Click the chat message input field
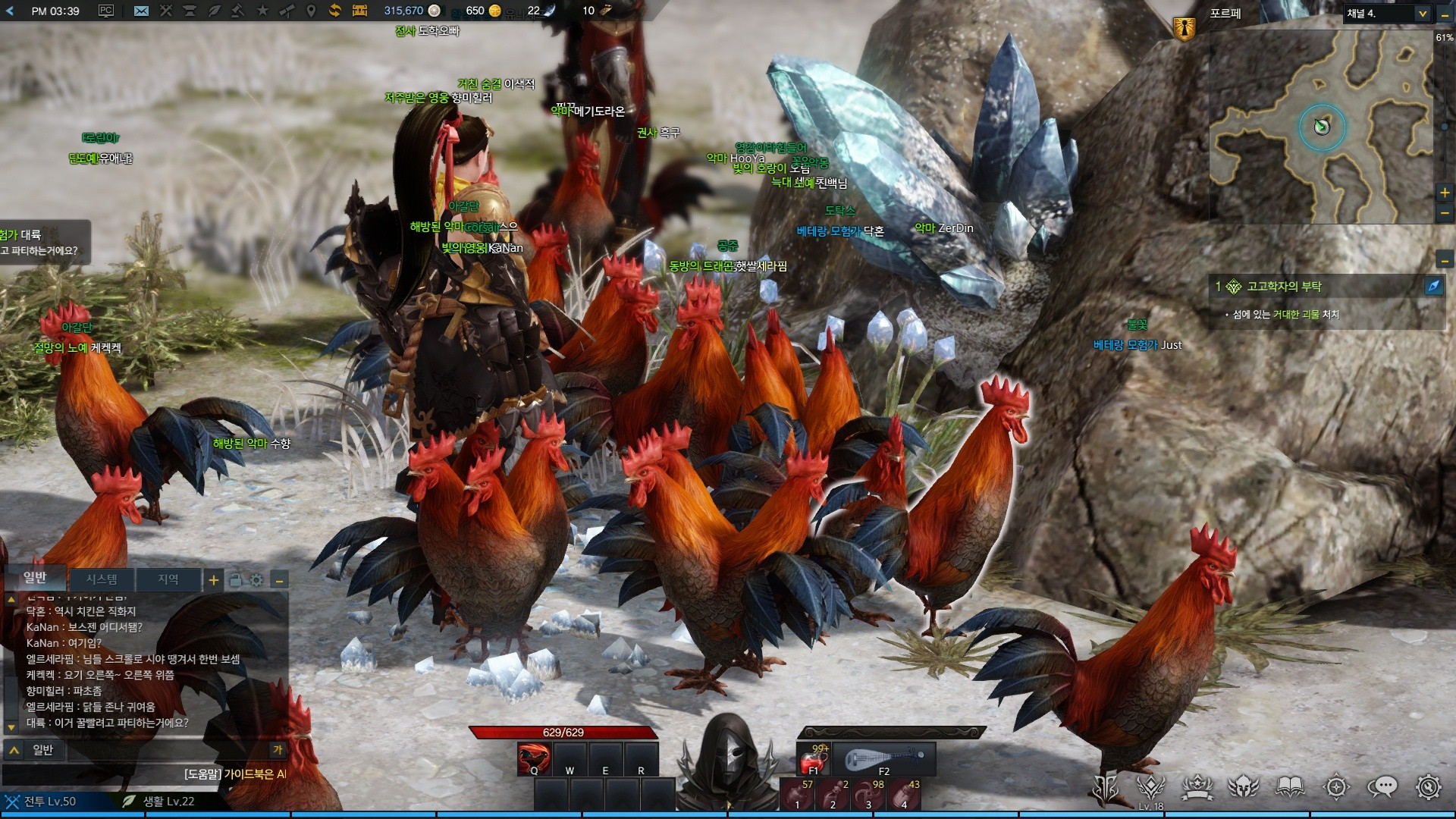 (152, 750)
